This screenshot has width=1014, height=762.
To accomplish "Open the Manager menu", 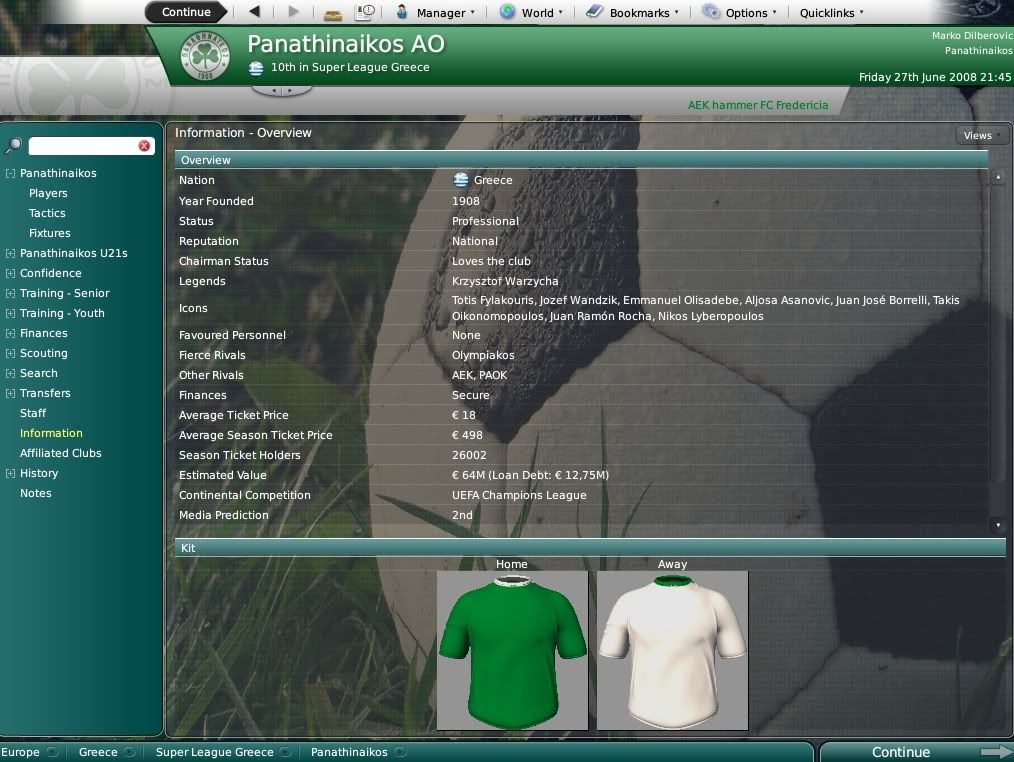I will (435, 13).
